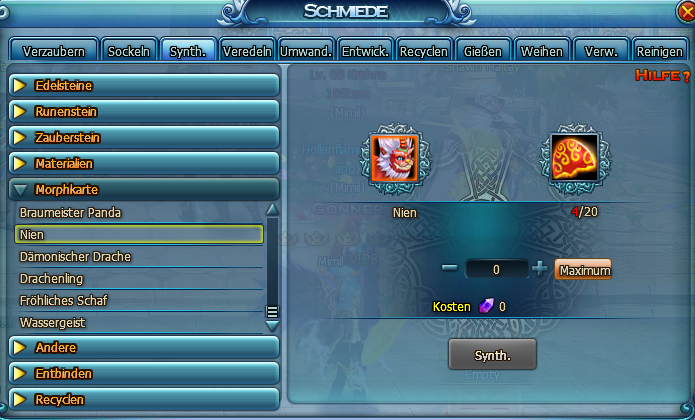695x420 pixels.
Task: Close the Schmiede window
Action: tap(681, 12)
